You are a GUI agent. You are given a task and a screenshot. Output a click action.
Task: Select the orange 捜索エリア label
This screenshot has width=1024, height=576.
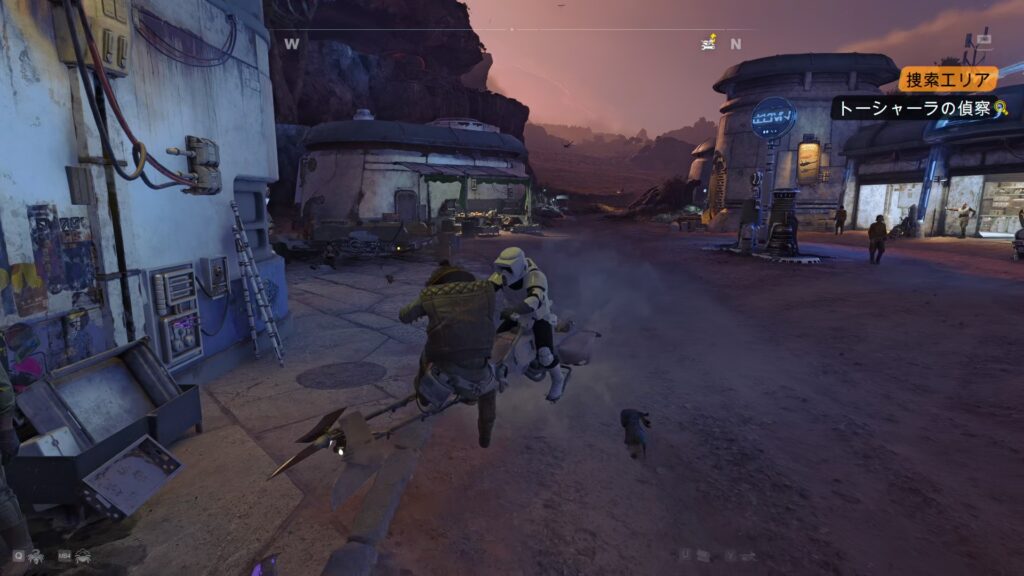(947, 79)
